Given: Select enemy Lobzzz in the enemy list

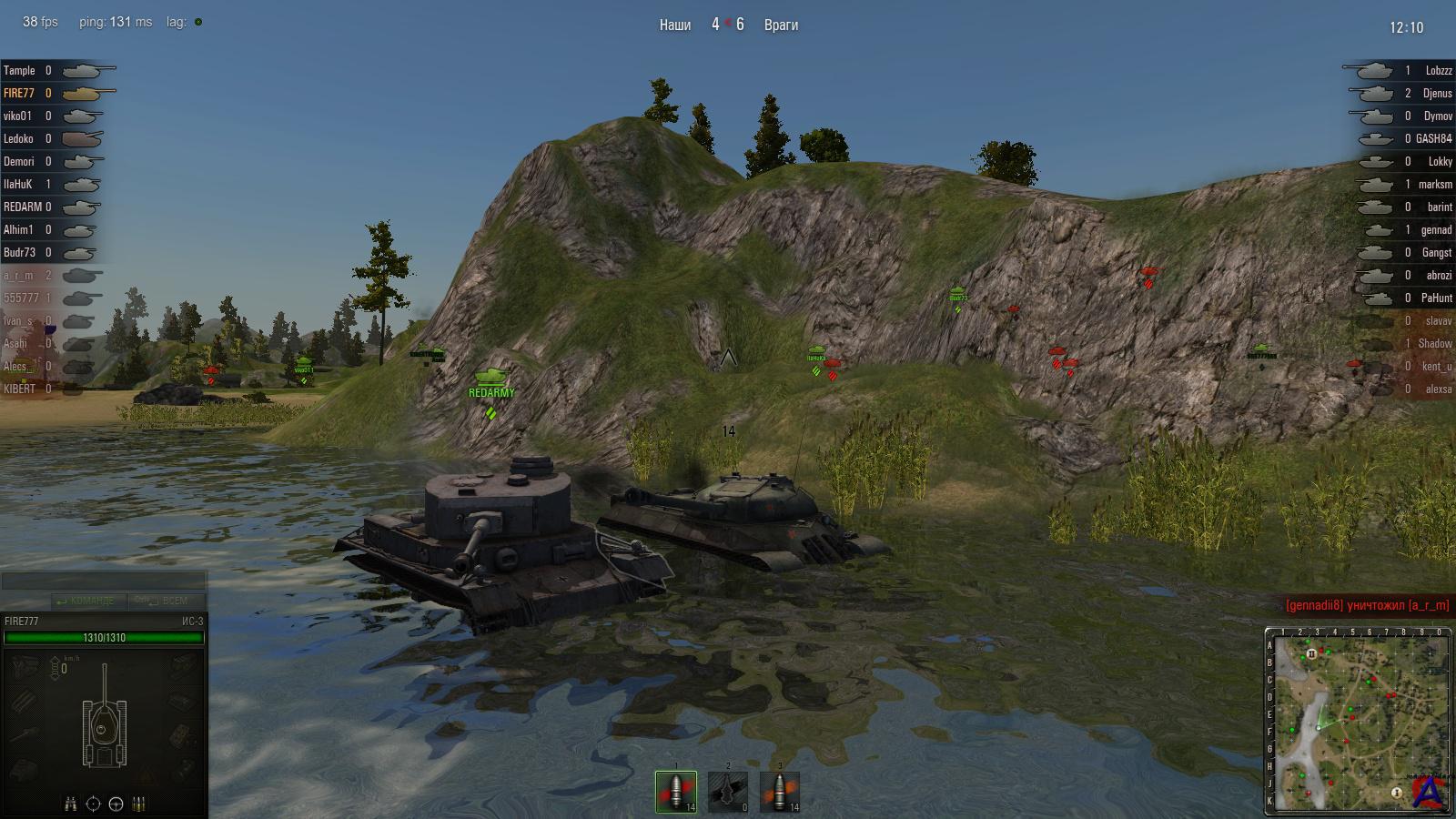Looking at the screenshot, I should [x=1438, y=70].
